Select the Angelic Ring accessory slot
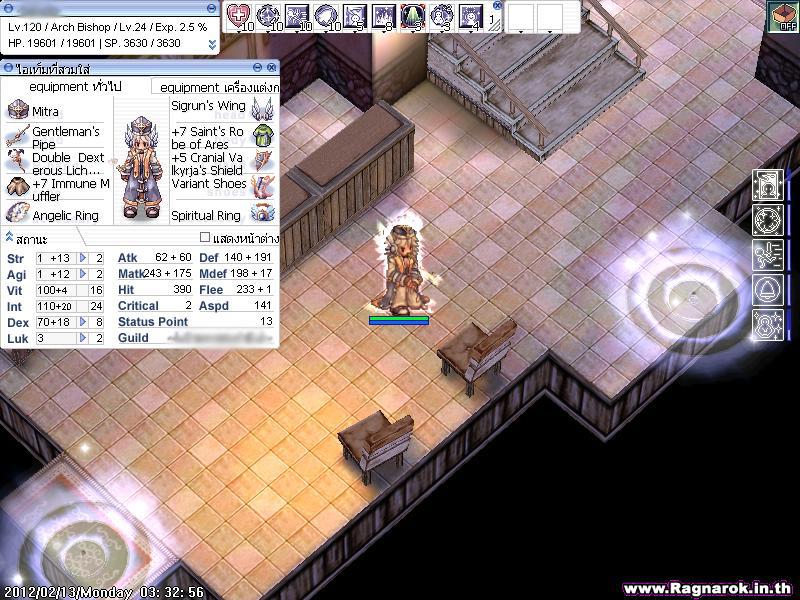This screenshot has height=600, width=800. [x=17, y=214]
